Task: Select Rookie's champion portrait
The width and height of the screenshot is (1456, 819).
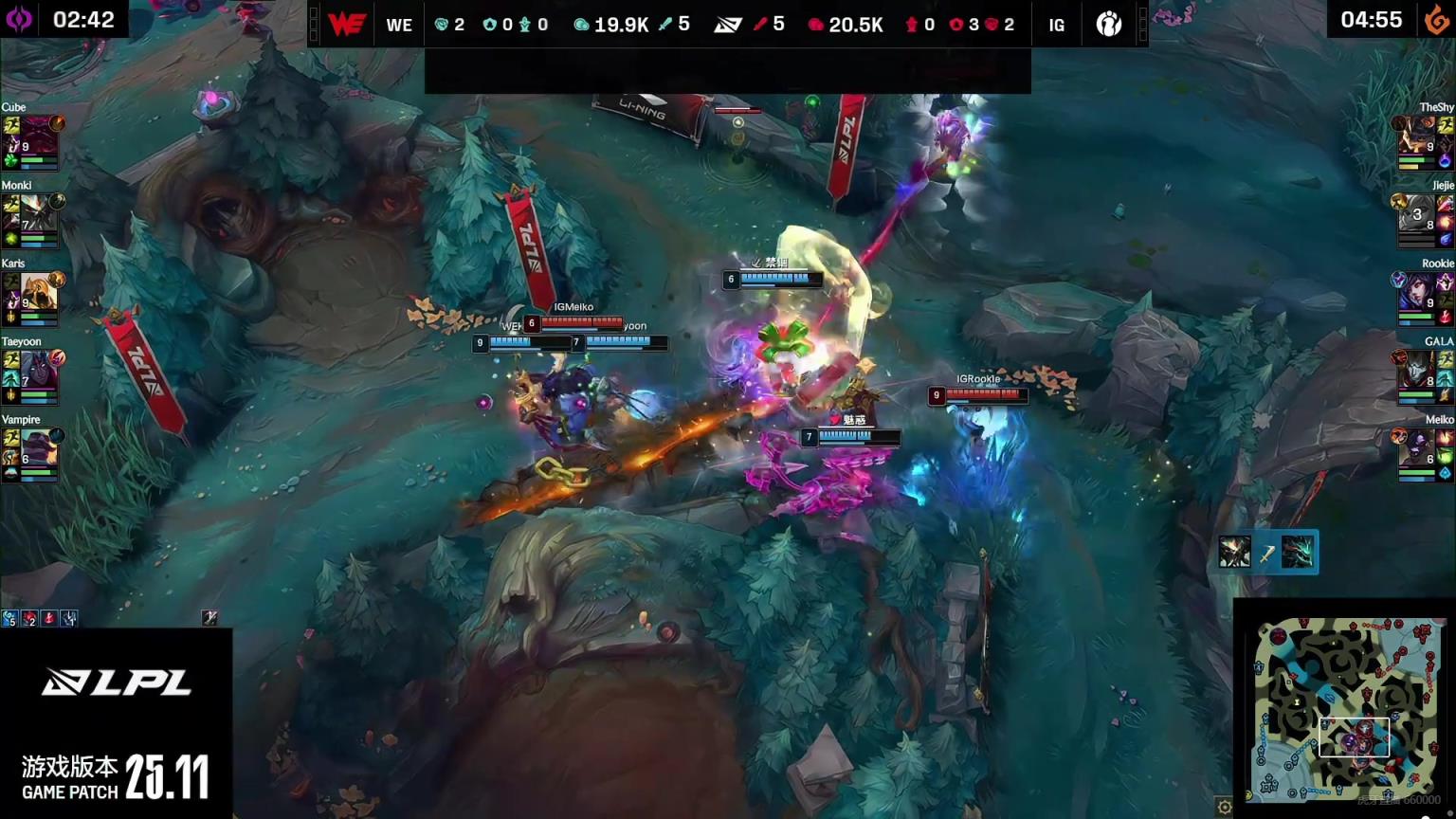Action: [1415, 292]
